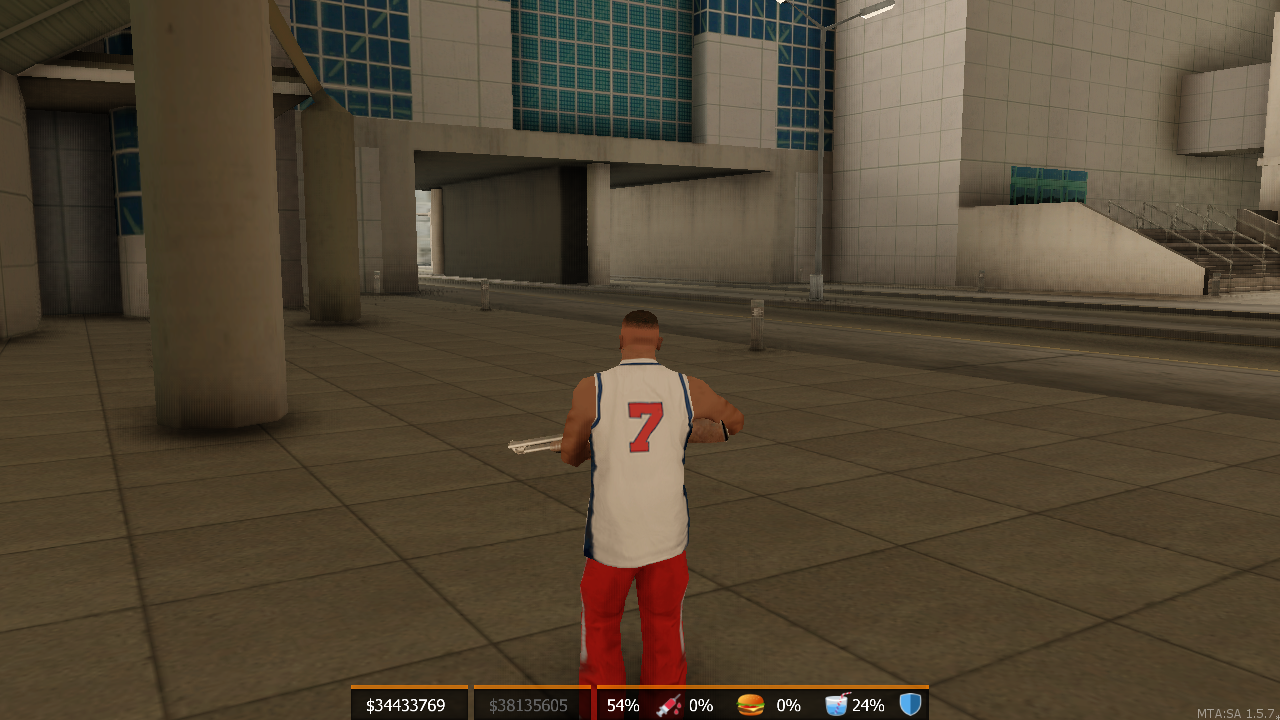Click the burger hunger icon

[x=750, y=705]
